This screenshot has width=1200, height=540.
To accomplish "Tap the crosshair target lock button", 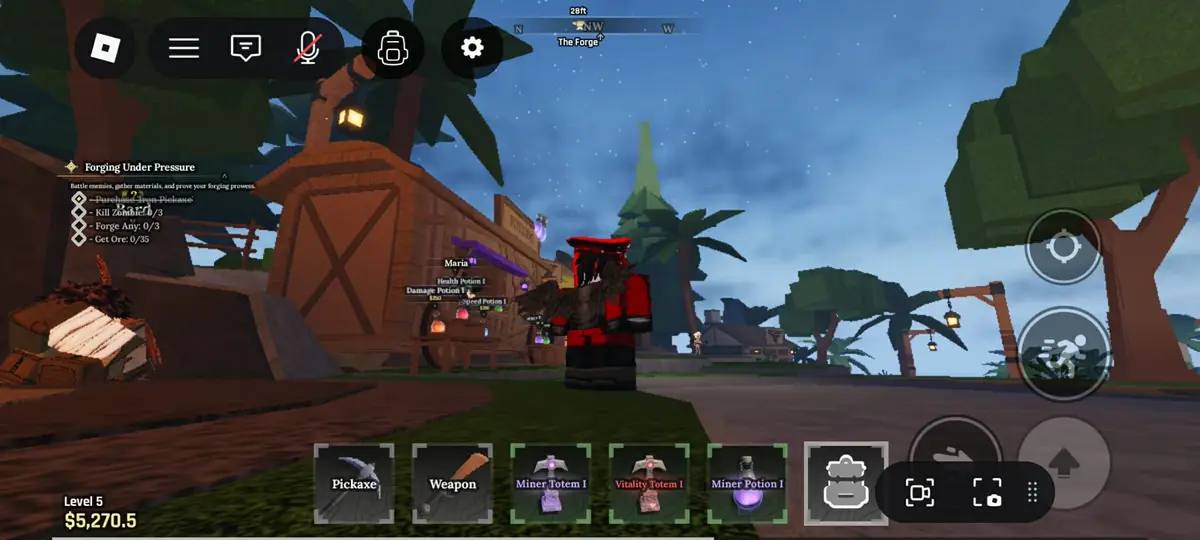I will point(1063,246).
